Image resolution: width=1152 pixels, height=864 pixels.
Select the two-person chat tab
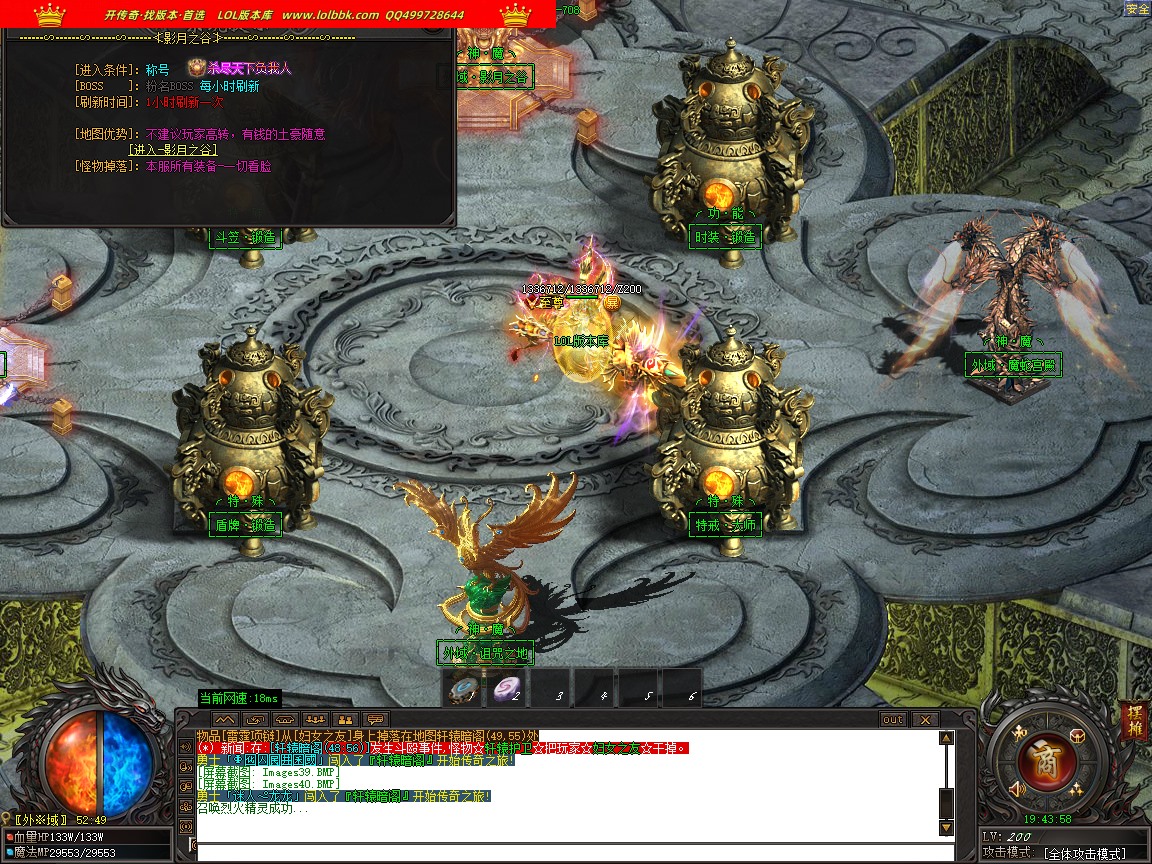345,719
